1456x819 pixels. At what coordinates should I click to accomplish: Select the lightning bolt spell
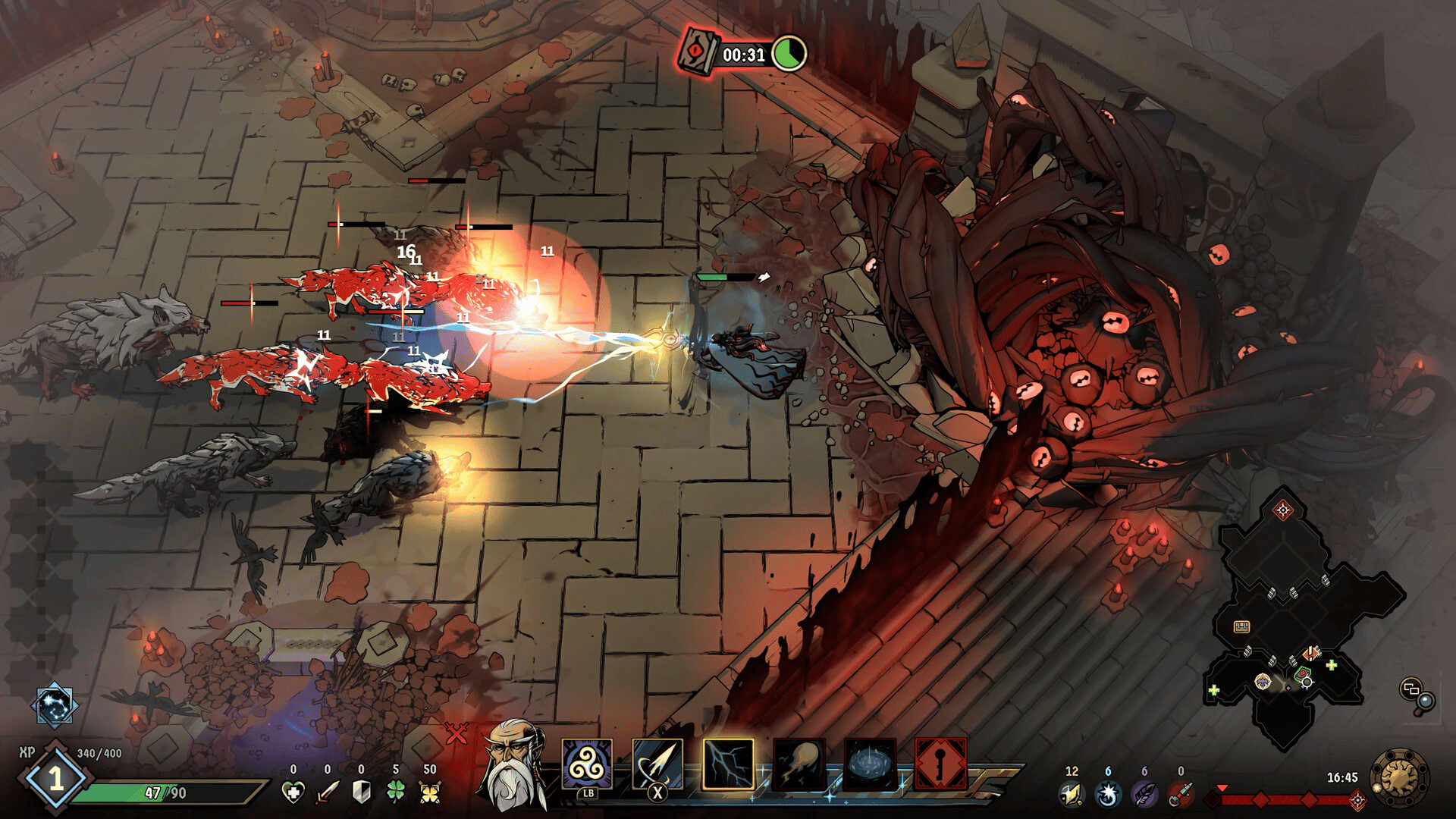728,764
